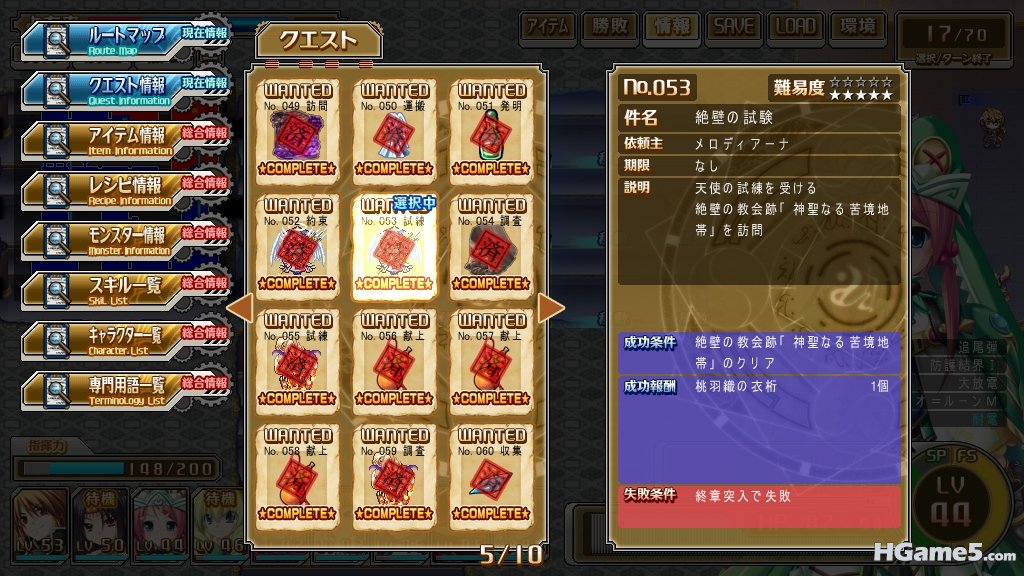
Task: Select wanted poster No. 060 収集
Action: pyautogui.click(x=492, y=476)
